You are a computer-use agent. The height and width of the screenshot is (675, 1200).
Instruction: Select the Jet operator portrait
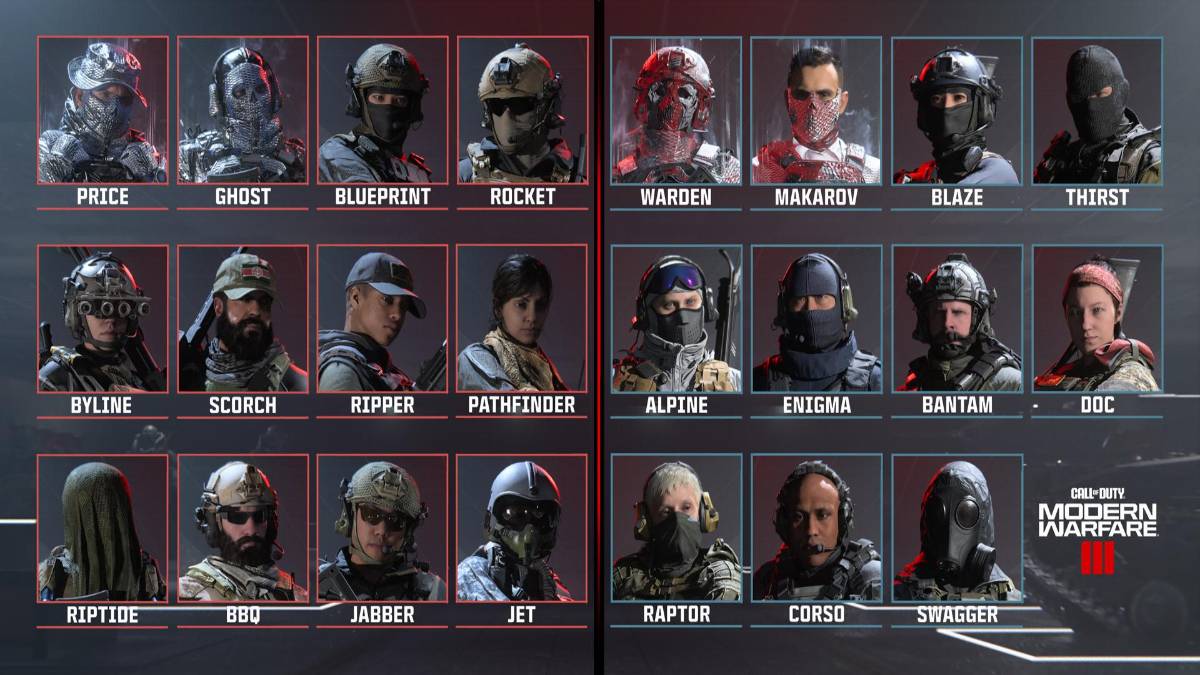pyautogui.click(x=522, y=528)
